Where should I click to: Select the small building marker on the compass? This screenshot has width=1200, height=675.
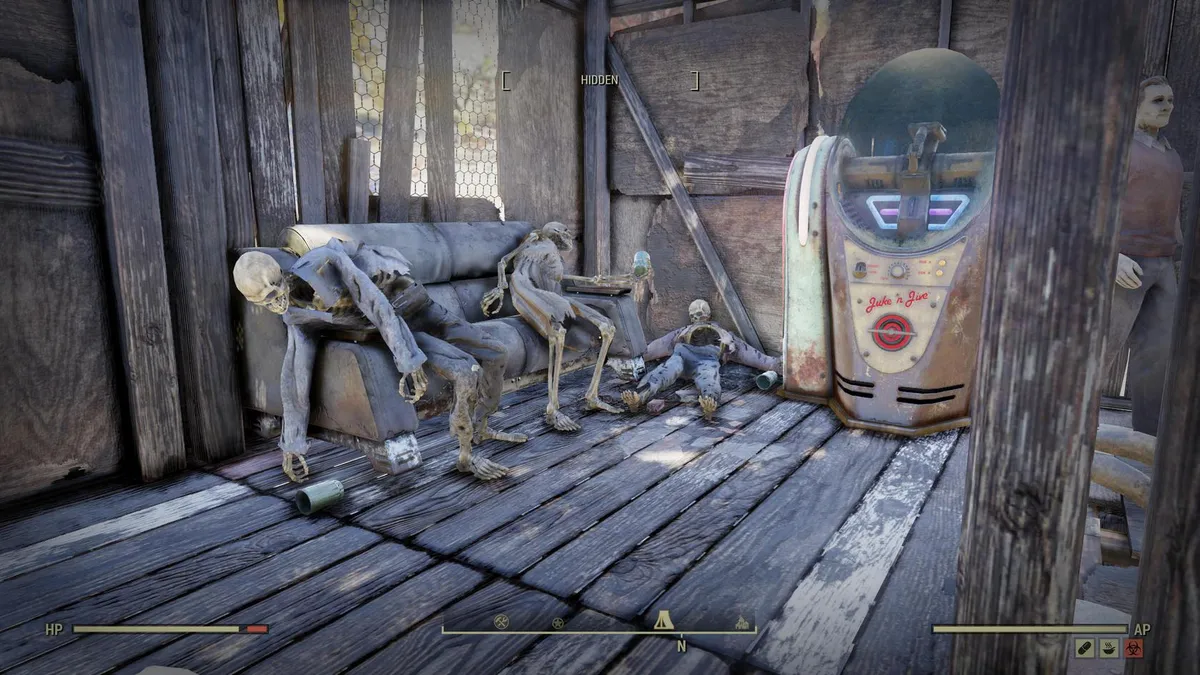742,623
